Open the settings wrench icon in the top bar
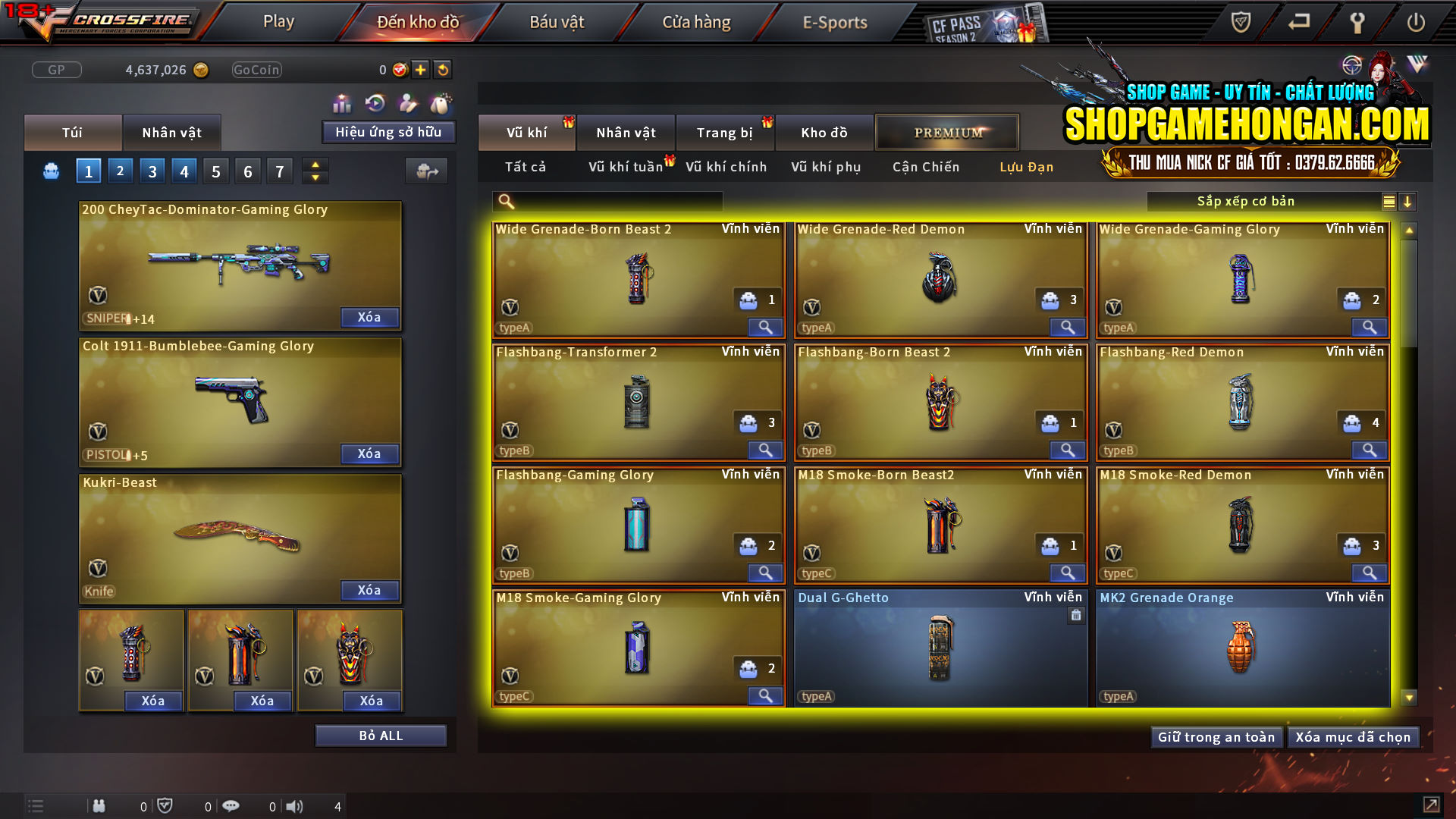 [x=1357, y=23]
